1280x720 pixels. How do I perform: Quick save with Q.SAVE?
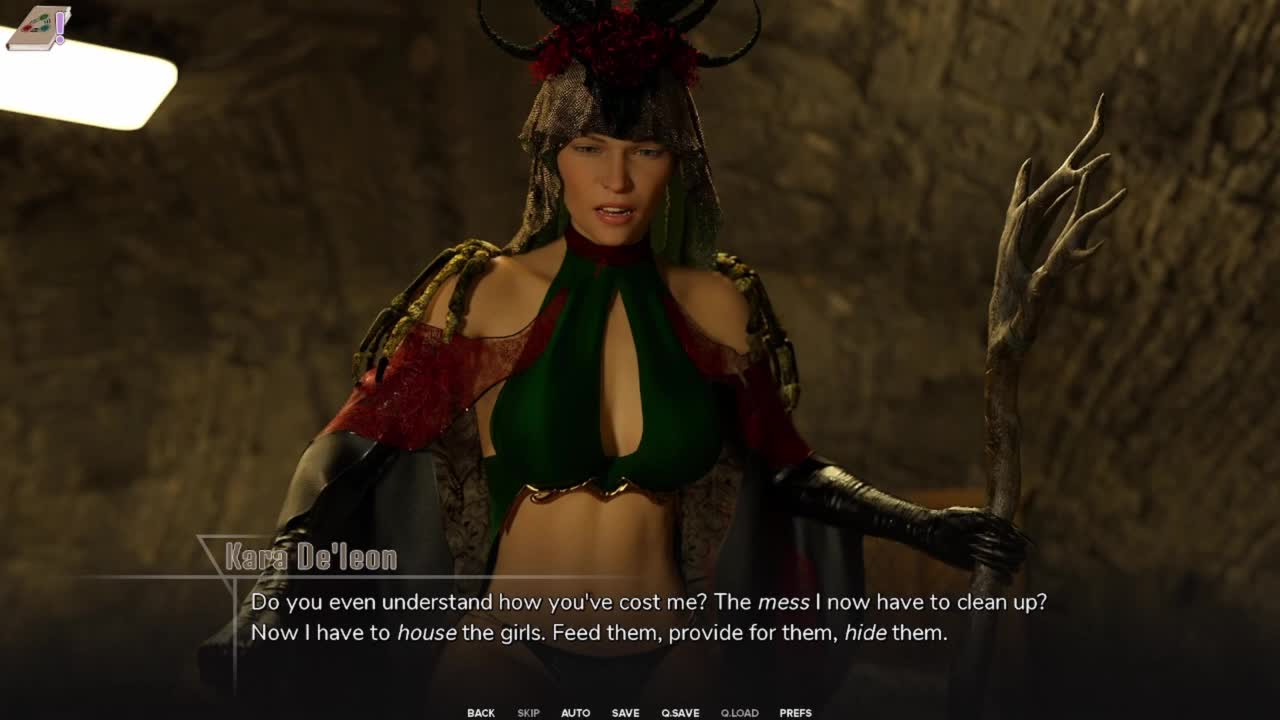(680, 713)
